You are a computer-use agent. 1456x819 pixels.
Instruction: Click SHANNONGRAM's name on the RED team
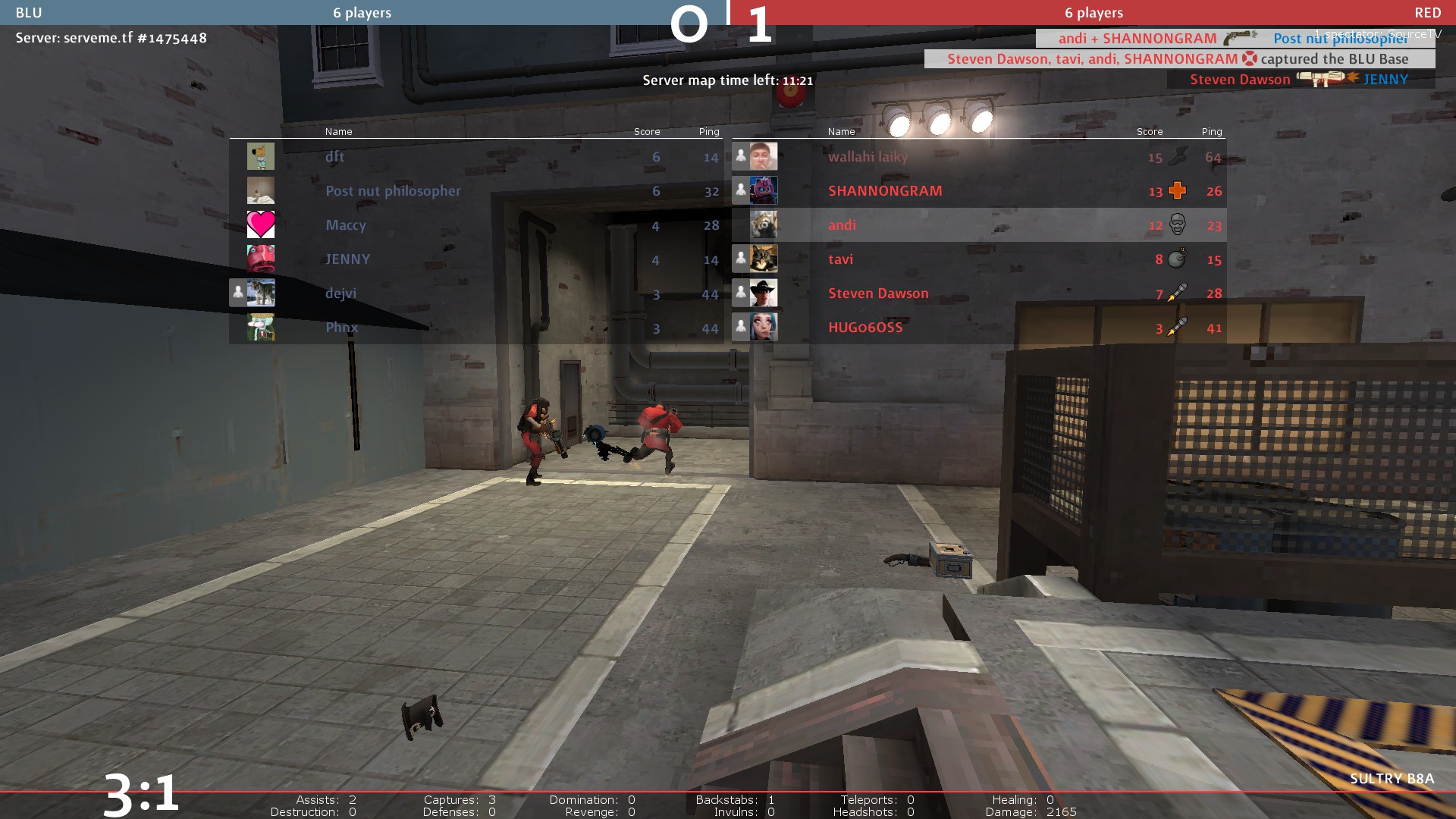coord(885,191)
